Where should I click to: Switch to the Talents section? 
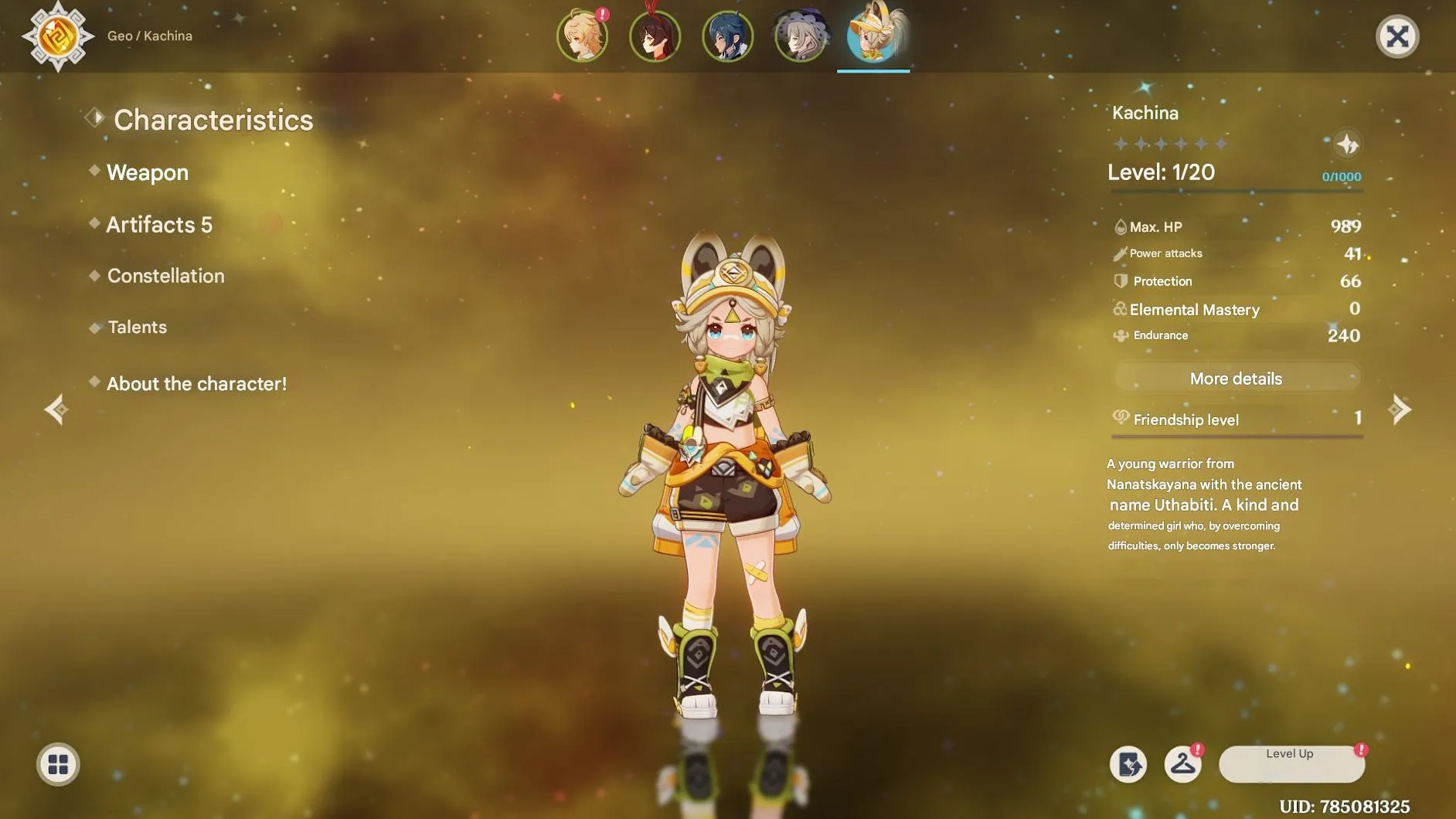coord(137,327)
